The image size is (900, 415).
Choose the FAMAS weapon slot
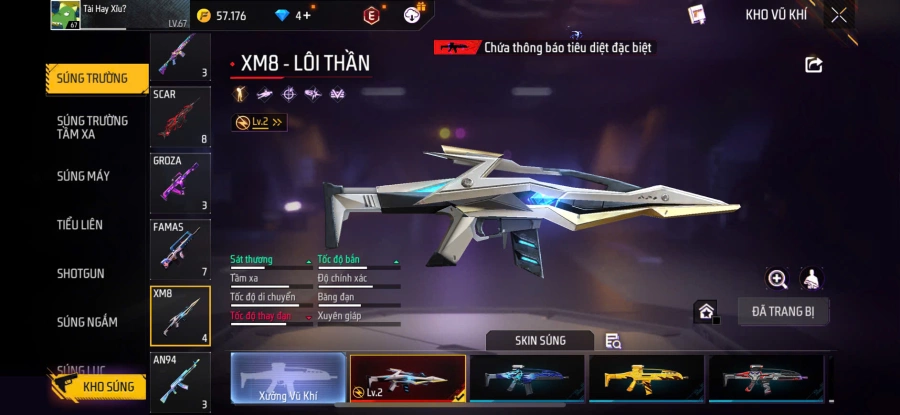pyautogui.click(x=180, y=250)
